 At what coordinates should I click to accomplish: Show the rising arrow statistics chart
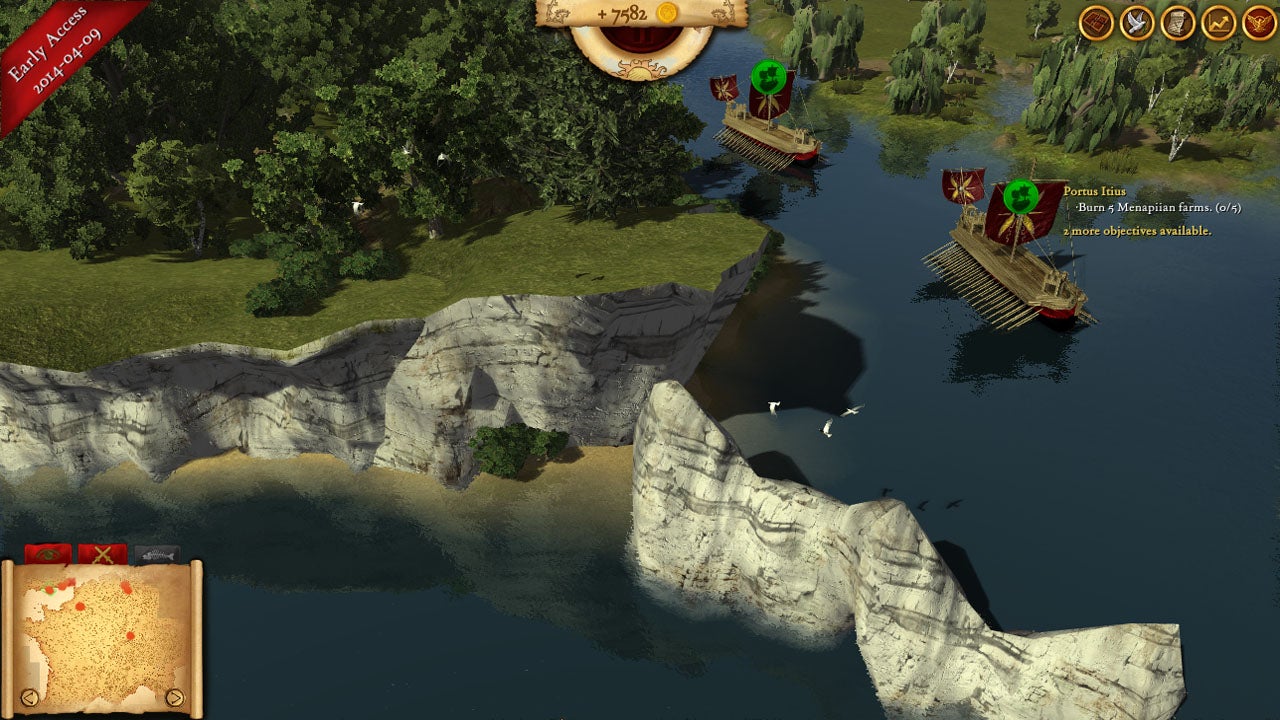[x=1218, y=23]
